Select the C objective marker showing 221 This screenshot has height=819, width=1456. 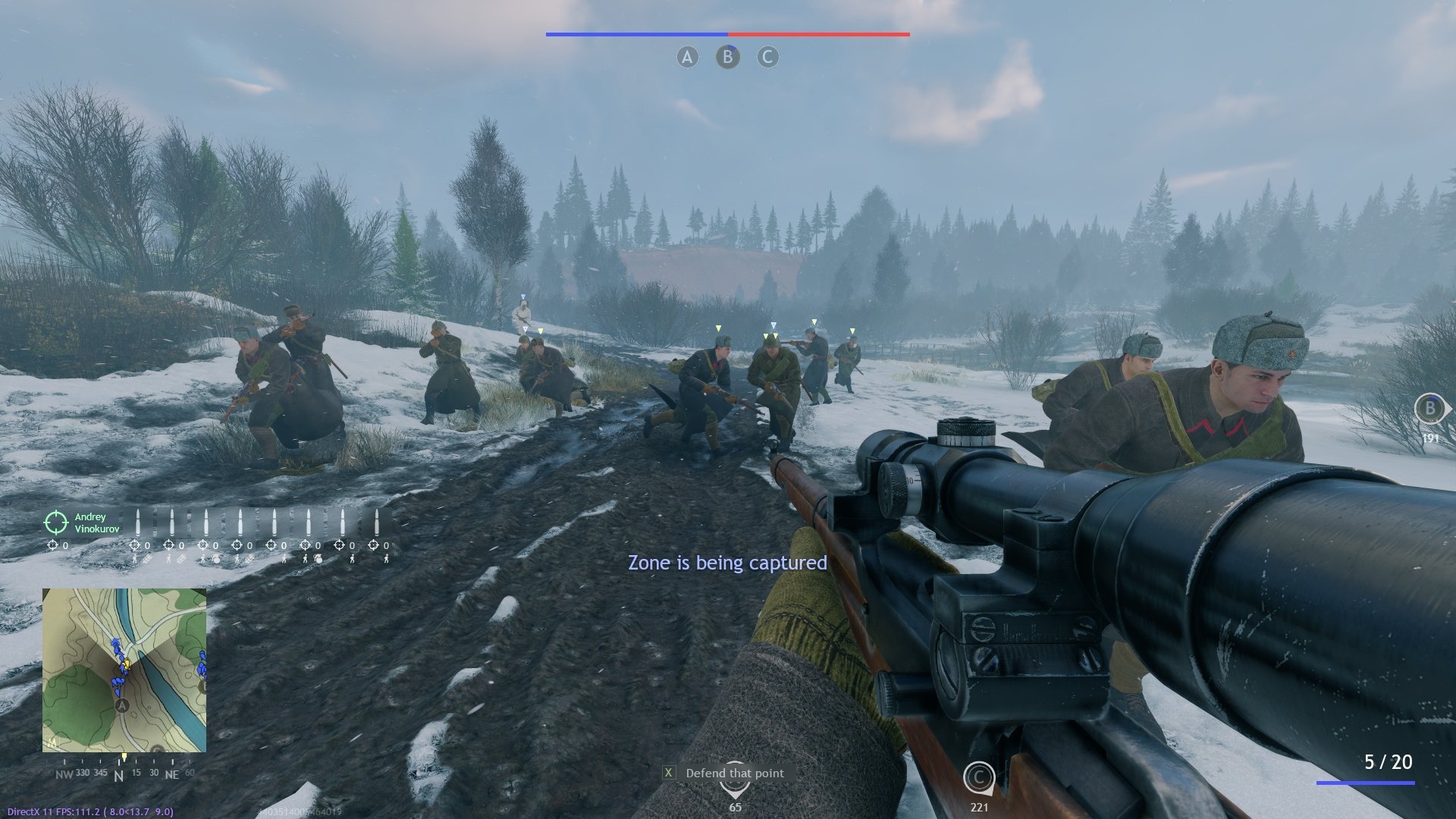pos(978,777)
